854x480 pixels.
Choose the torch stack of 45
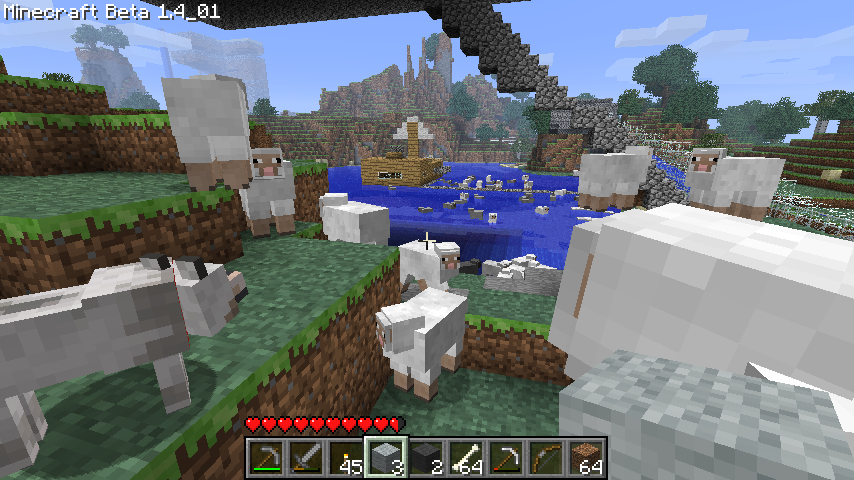coord(346,458)
